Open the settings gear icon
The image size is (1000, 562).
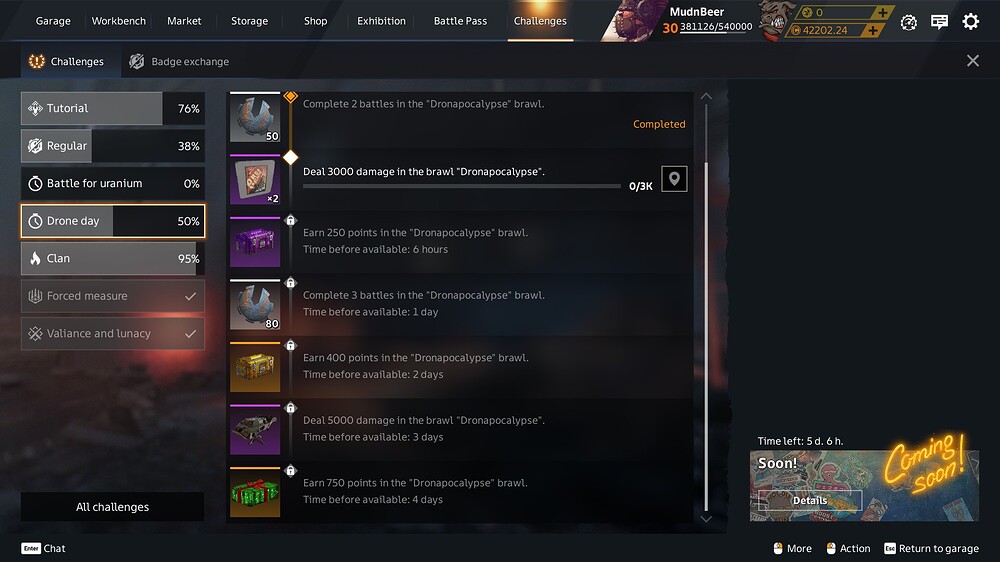point(970,22)
